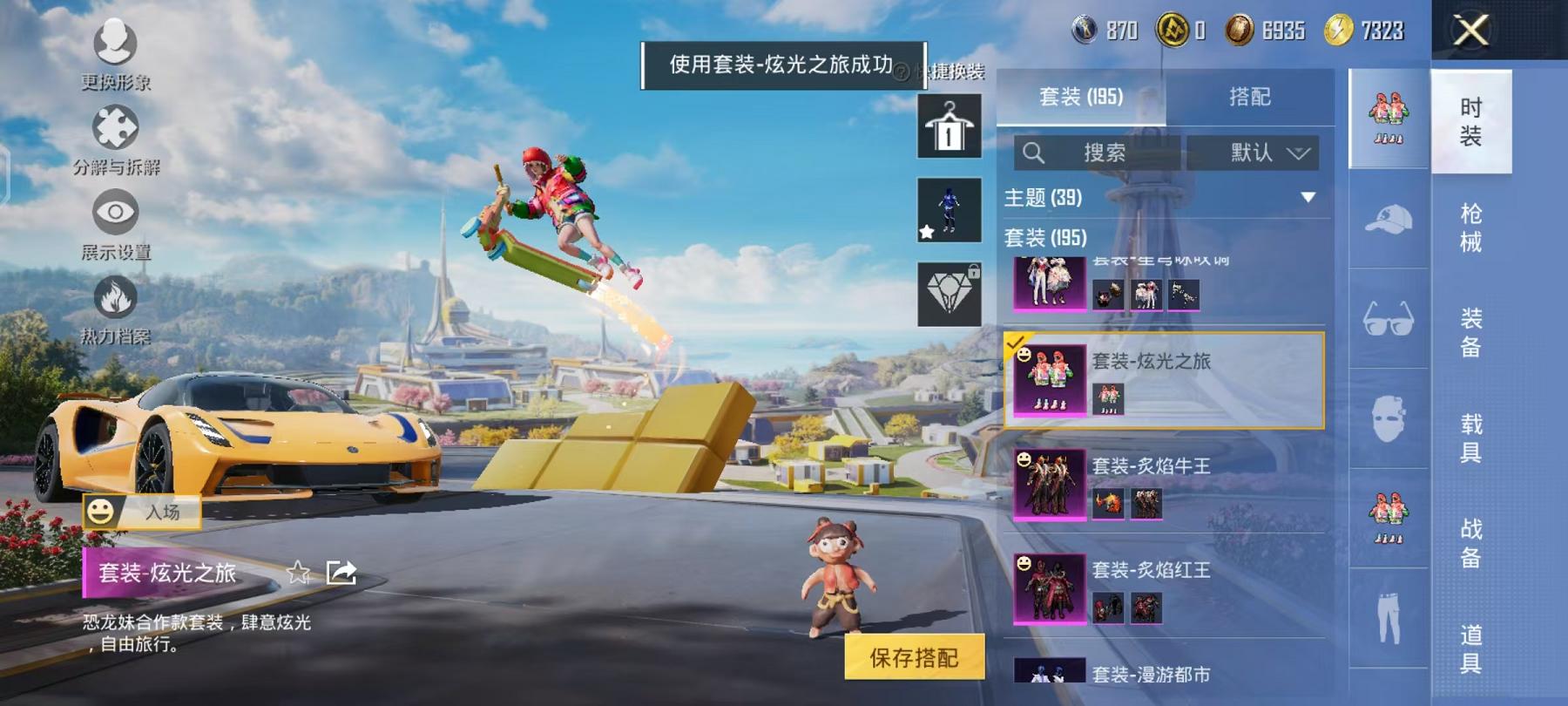Viewport: 1568px width, 706px height.
Task: Toggle favorite star for 套装-炫光之旅
Action: point(300,571)
